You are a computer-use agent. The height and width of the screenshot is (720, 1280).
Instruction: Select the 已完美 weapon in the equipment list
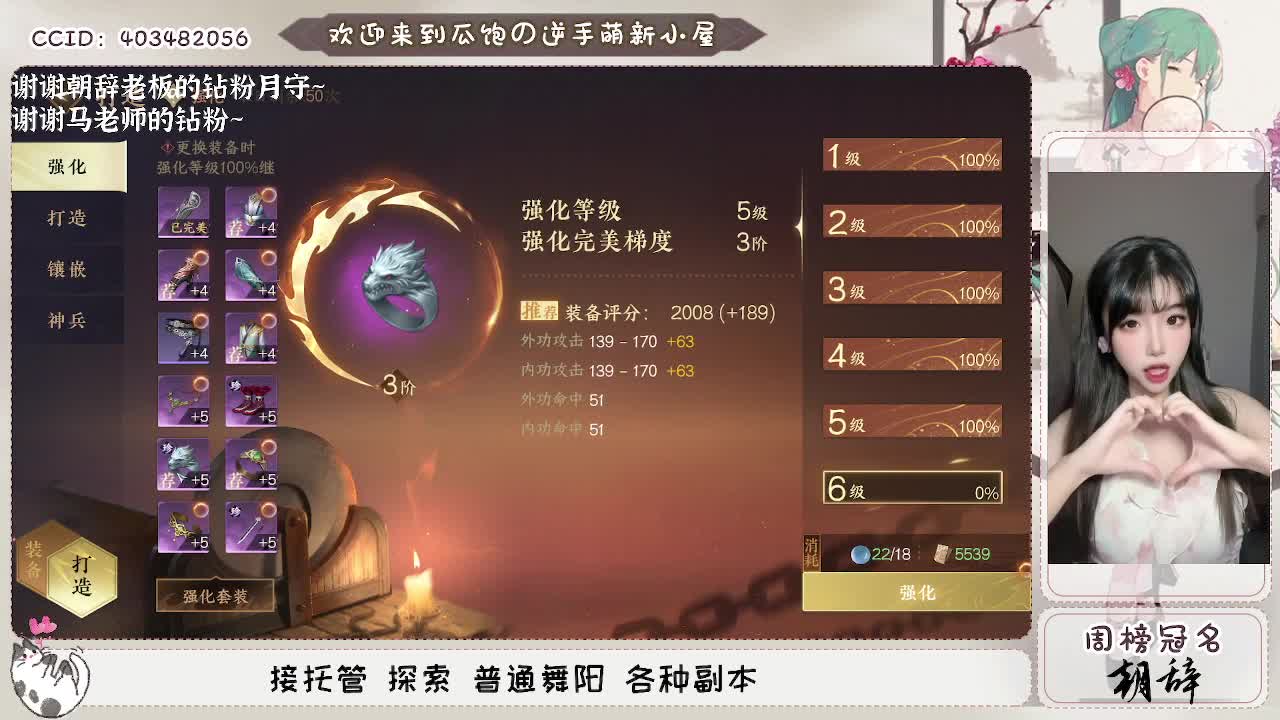click(x=185, y=212)
